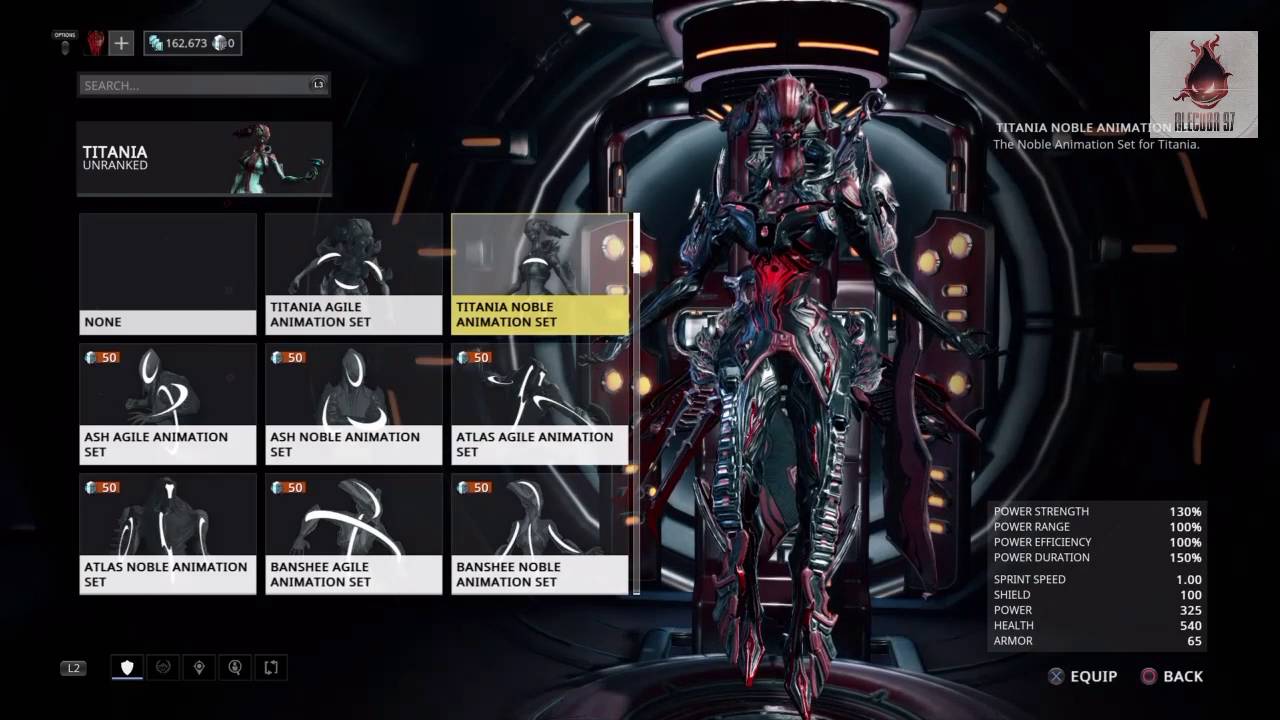This screenshot has width=1280, height=720.
Task: Click the Titania Unranked warframe header
Action: [204, 158]
